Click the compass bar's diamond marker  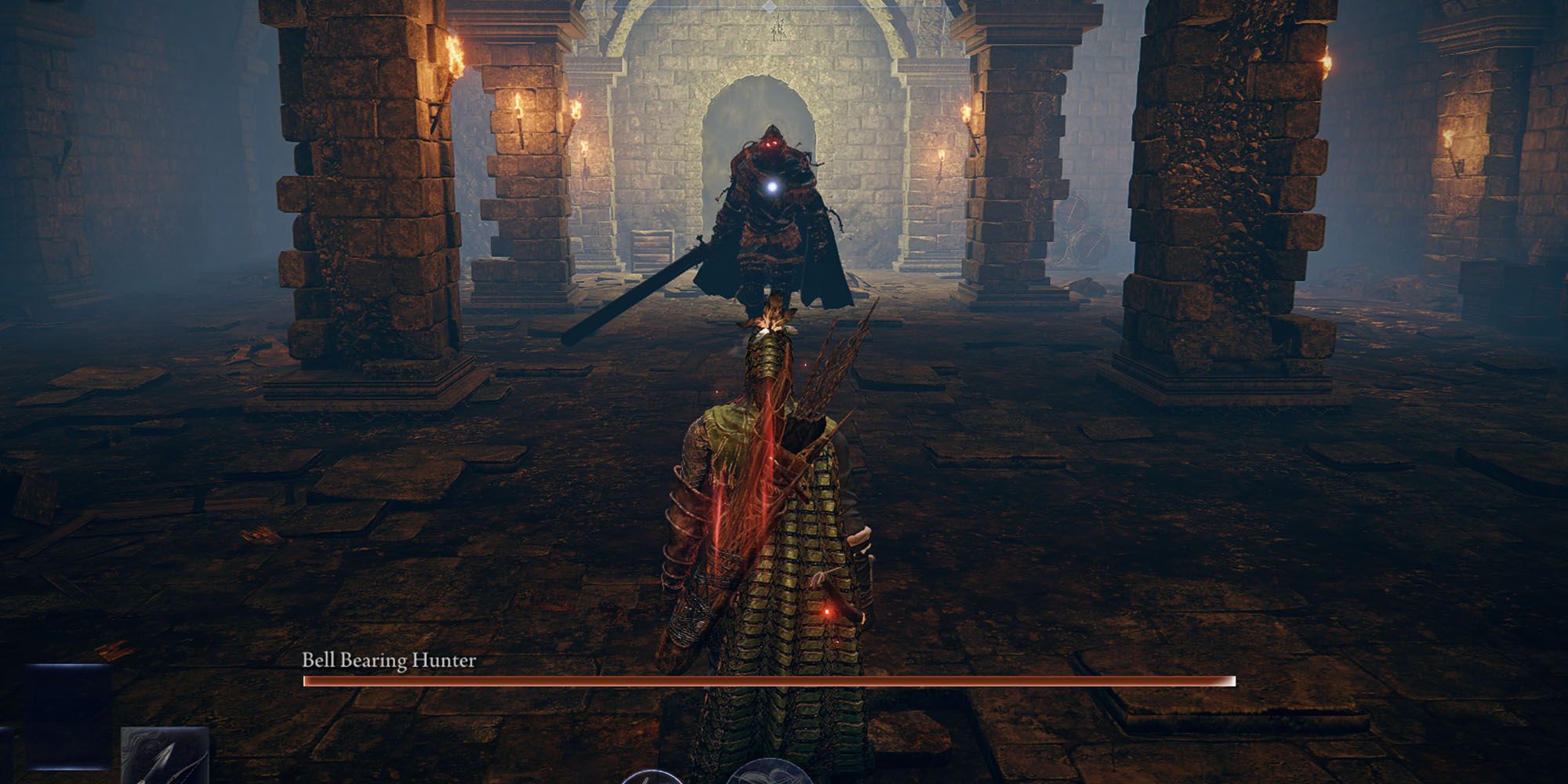click(x=771, y=5)
